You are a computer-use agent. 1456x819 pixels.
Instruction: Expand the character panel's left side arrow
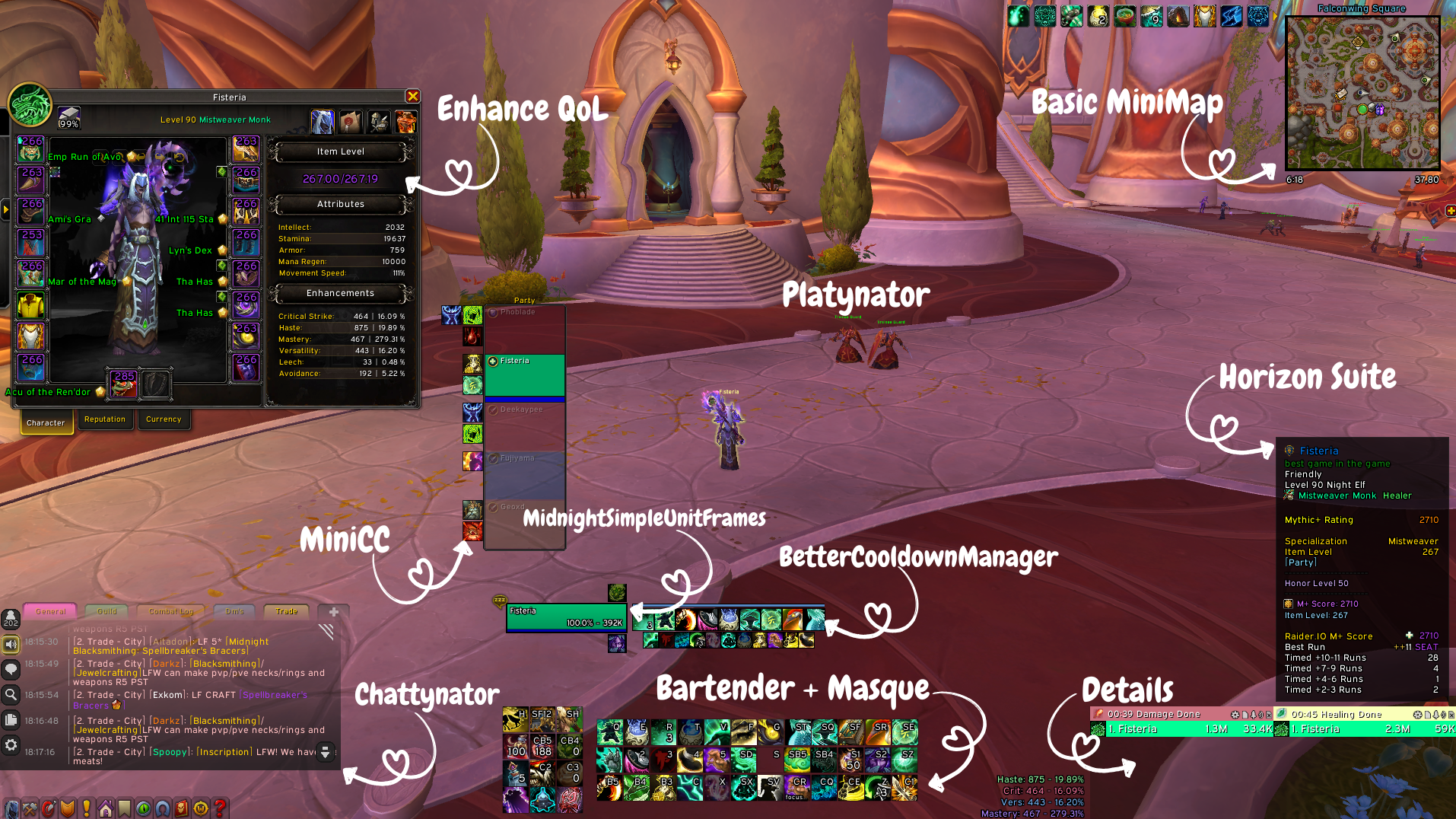pyautogui.click(x=5, y=209)
